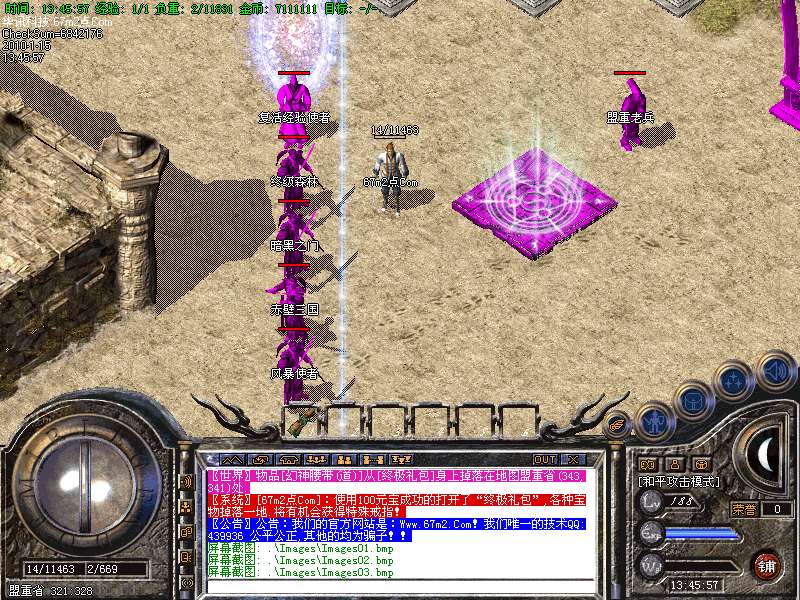Click the OUT button above the chat
Image resolution: width=800 pixels, height=600 pixels.
click(545, 460)
